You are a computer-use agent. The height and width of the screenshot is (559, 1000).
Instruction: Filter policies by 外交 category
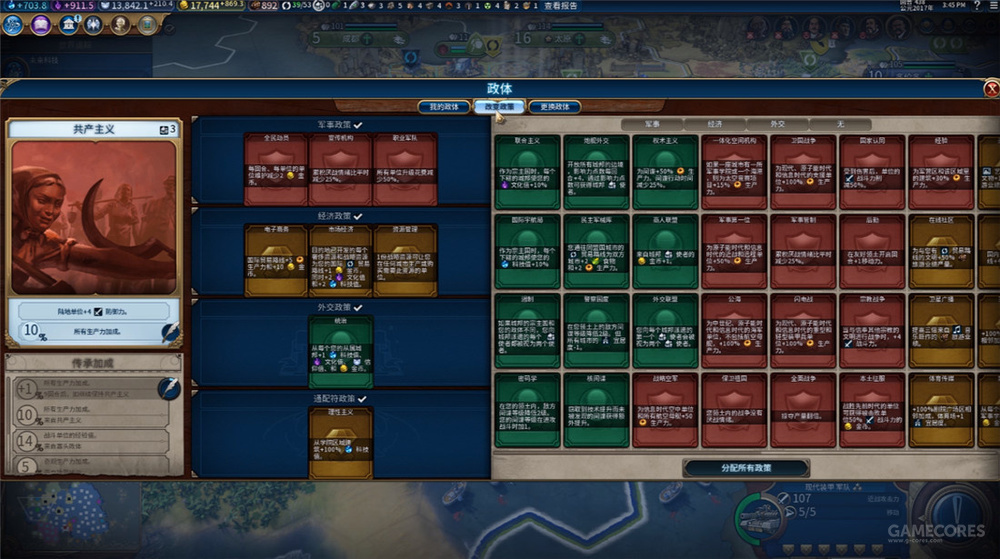tap(777, 125)
